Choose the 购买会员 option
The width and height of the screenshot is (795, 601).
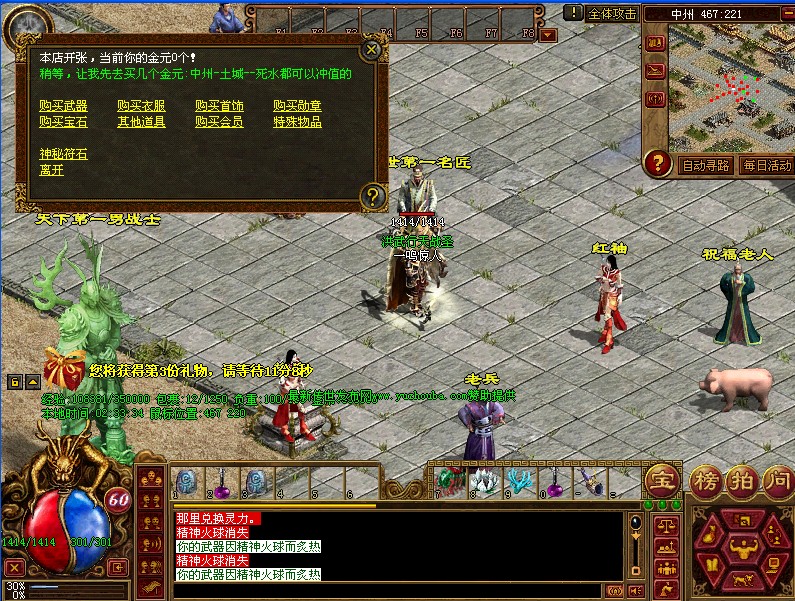coord(219,122)
